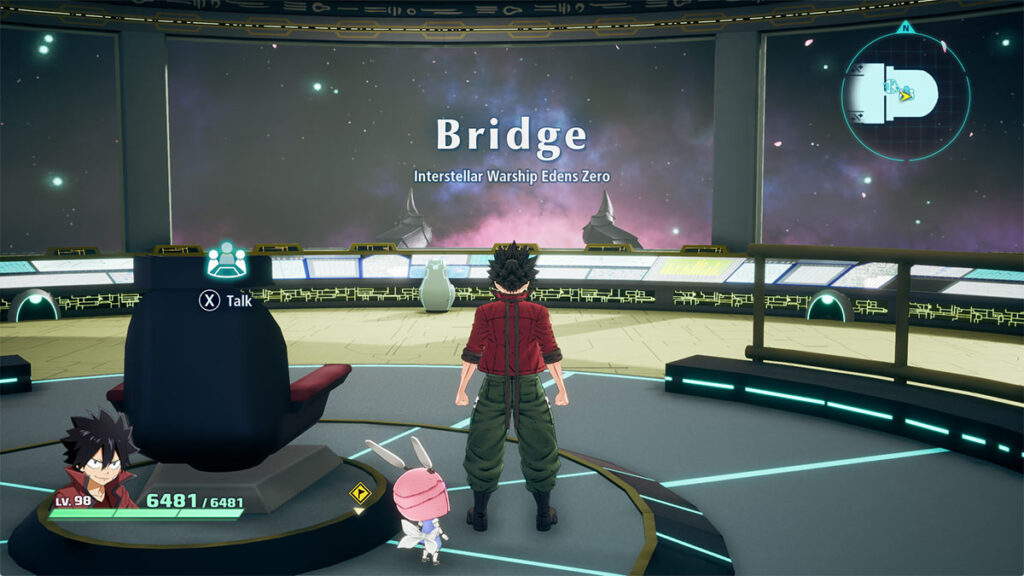Open the circular ship minimap
The width and height of the screenshot is (1024, 576).
904,94
